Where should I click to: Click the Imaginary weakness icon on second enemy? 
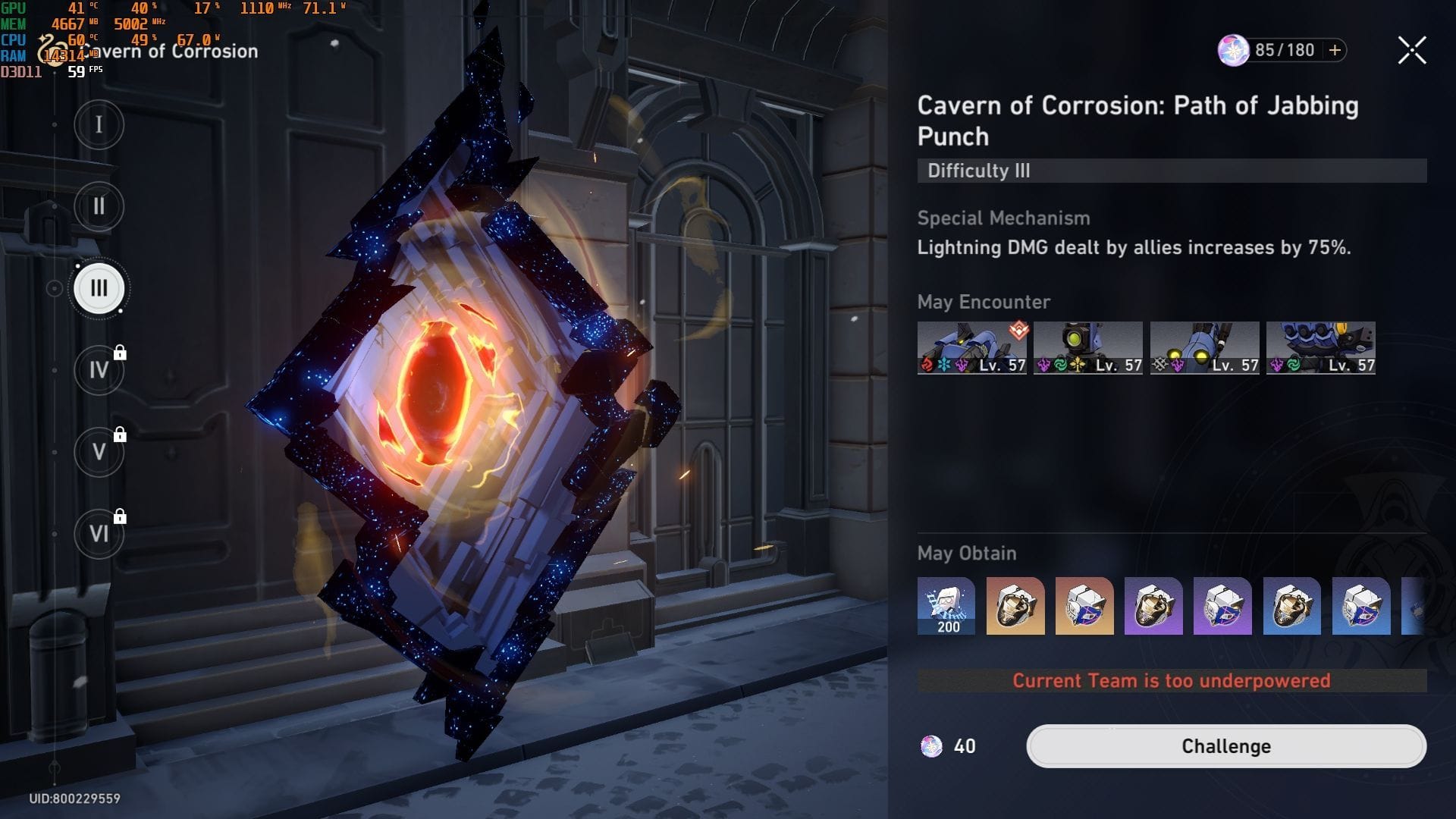pyautogui.click(x=1078, y=365)
